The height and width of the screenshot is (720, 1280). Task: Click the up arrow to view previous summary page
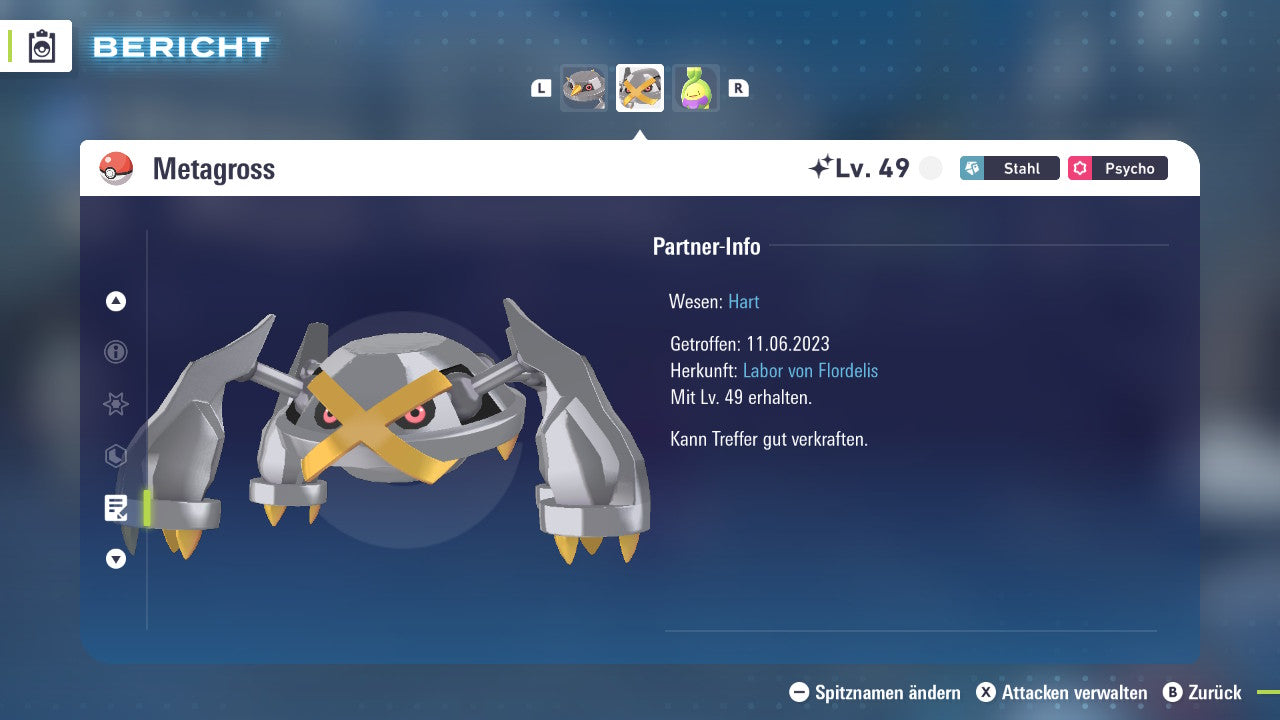click(115, 301)
